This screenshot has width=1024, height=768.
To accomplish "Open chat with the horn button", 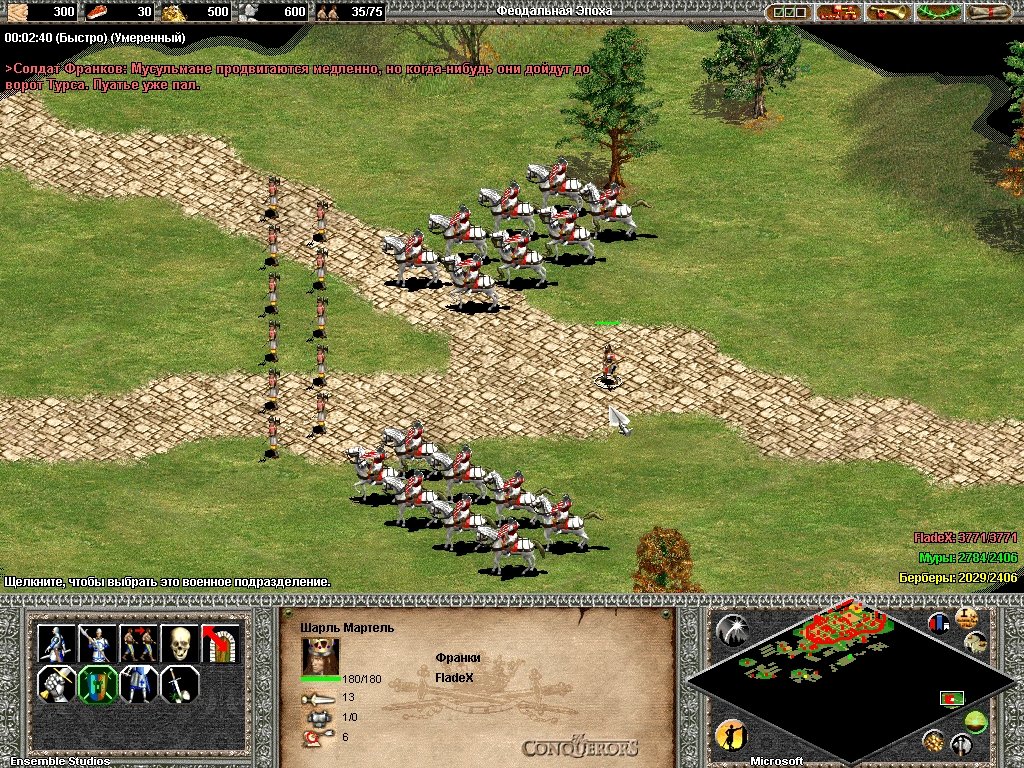I will point(887,12).
